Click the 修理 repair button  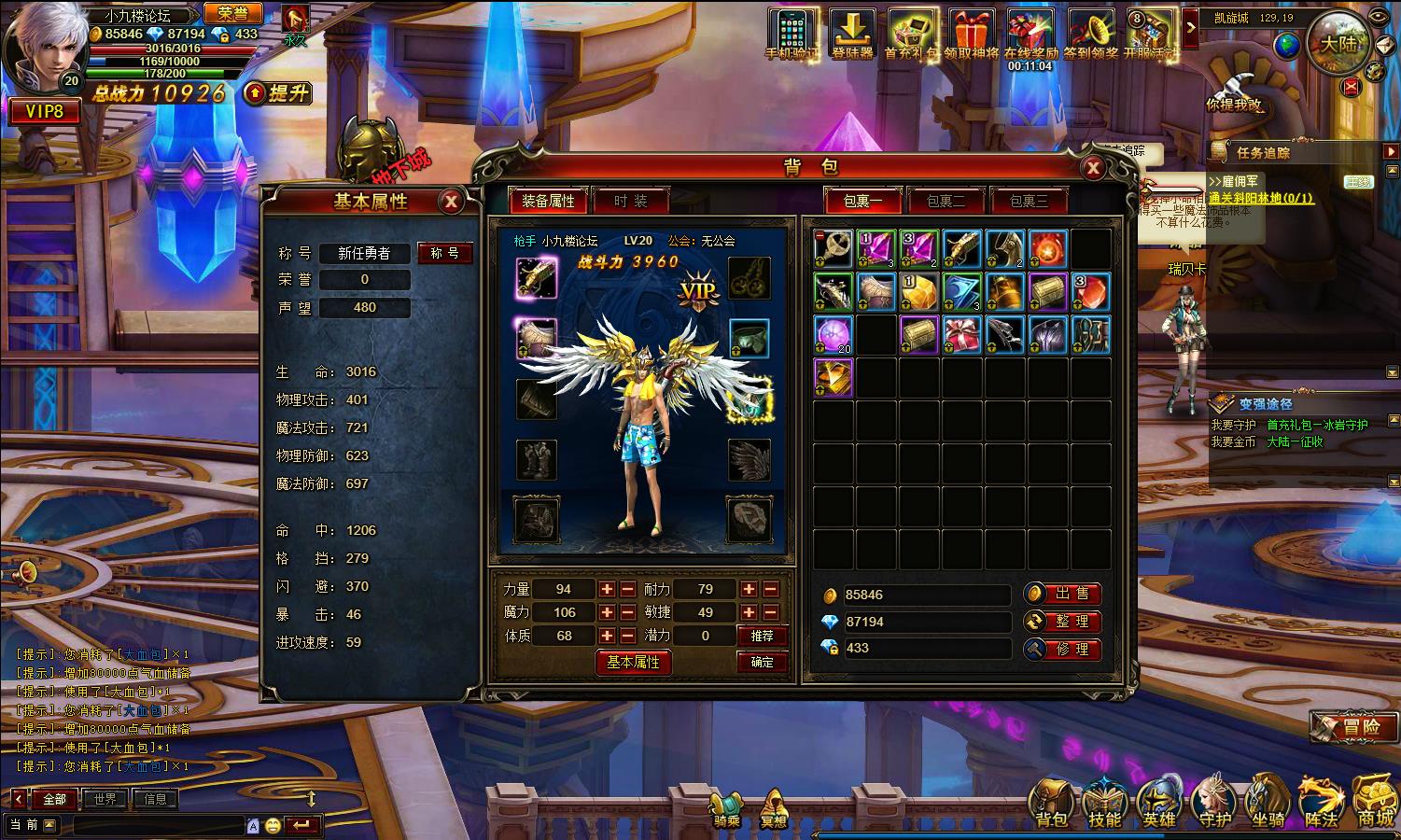click(1063, 649)
